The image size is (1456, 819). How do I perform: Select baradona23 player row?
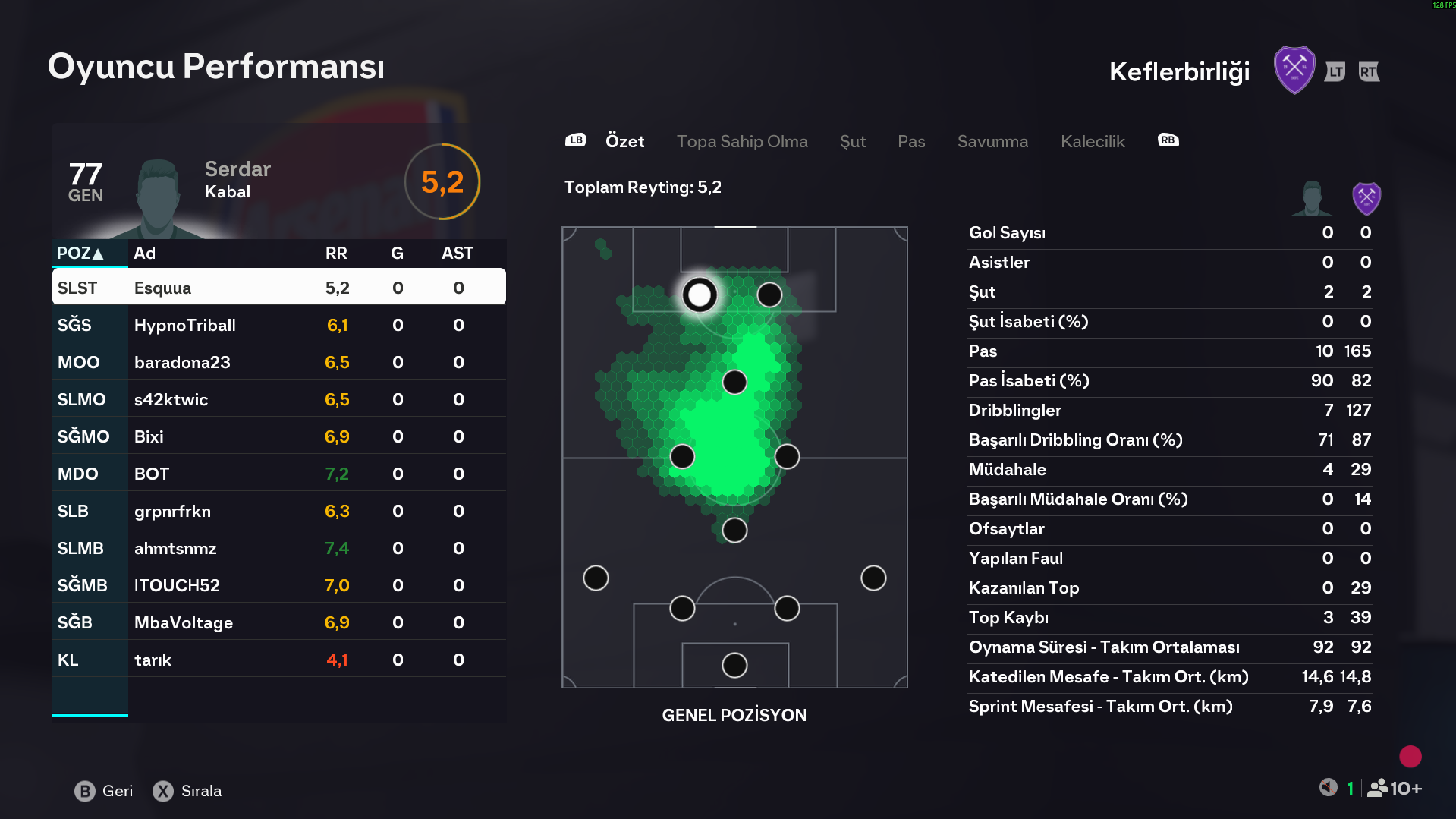click(x=278, y=362)
